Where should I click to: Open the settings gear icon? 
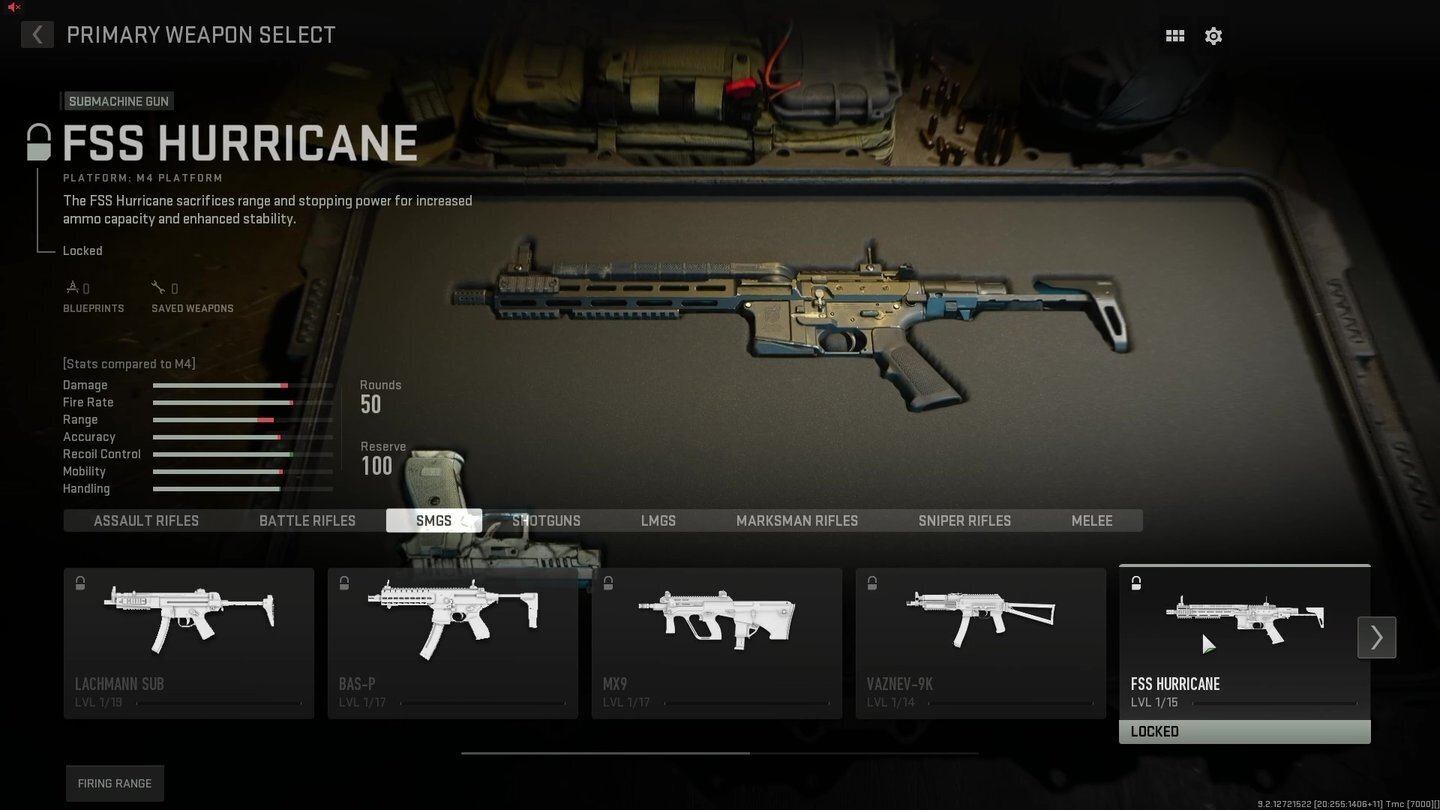[1213, 35]
